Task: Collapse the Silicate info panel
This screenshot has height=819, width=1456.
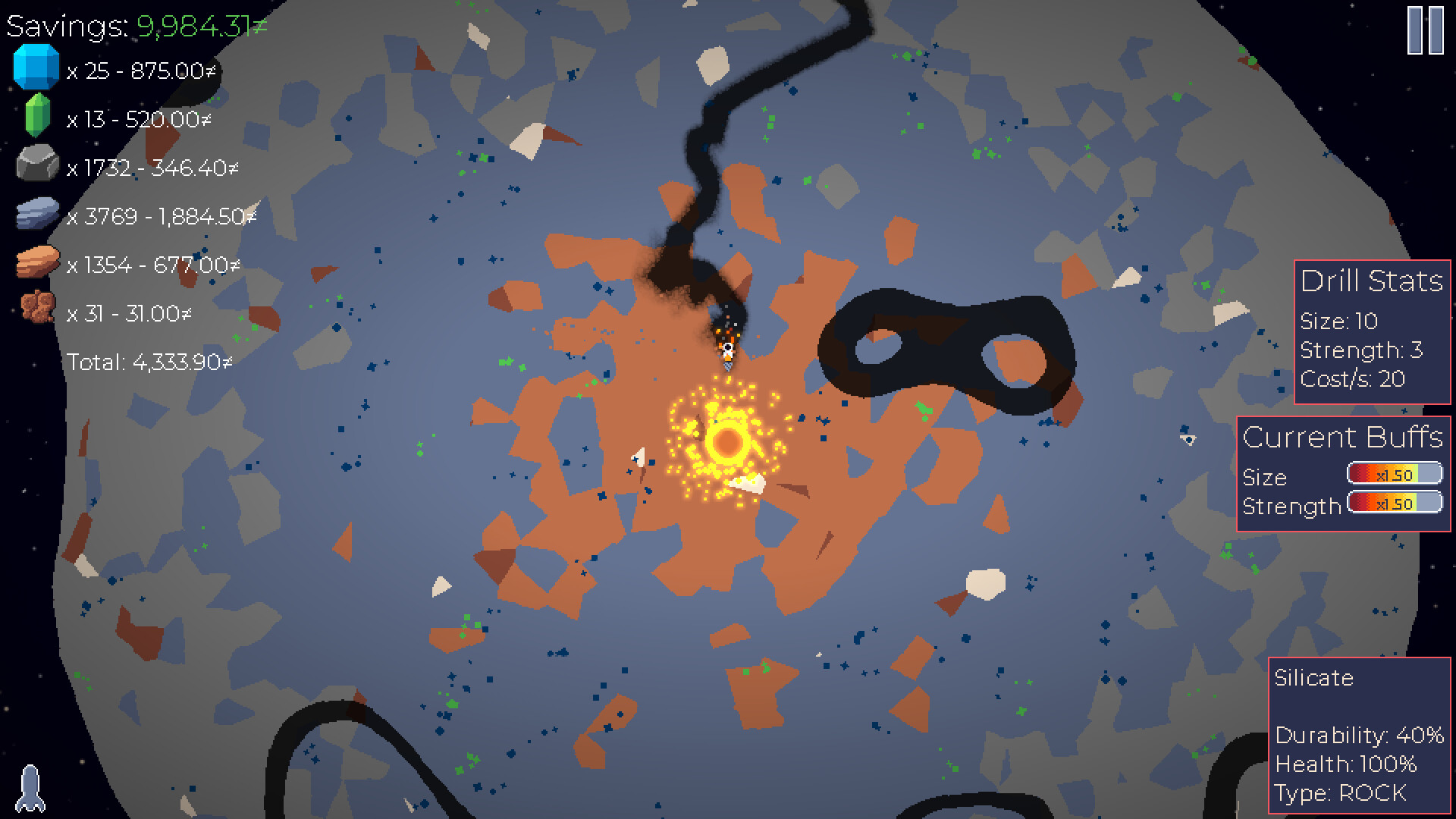Action: pyautogui.click(x=1313, y=679)
